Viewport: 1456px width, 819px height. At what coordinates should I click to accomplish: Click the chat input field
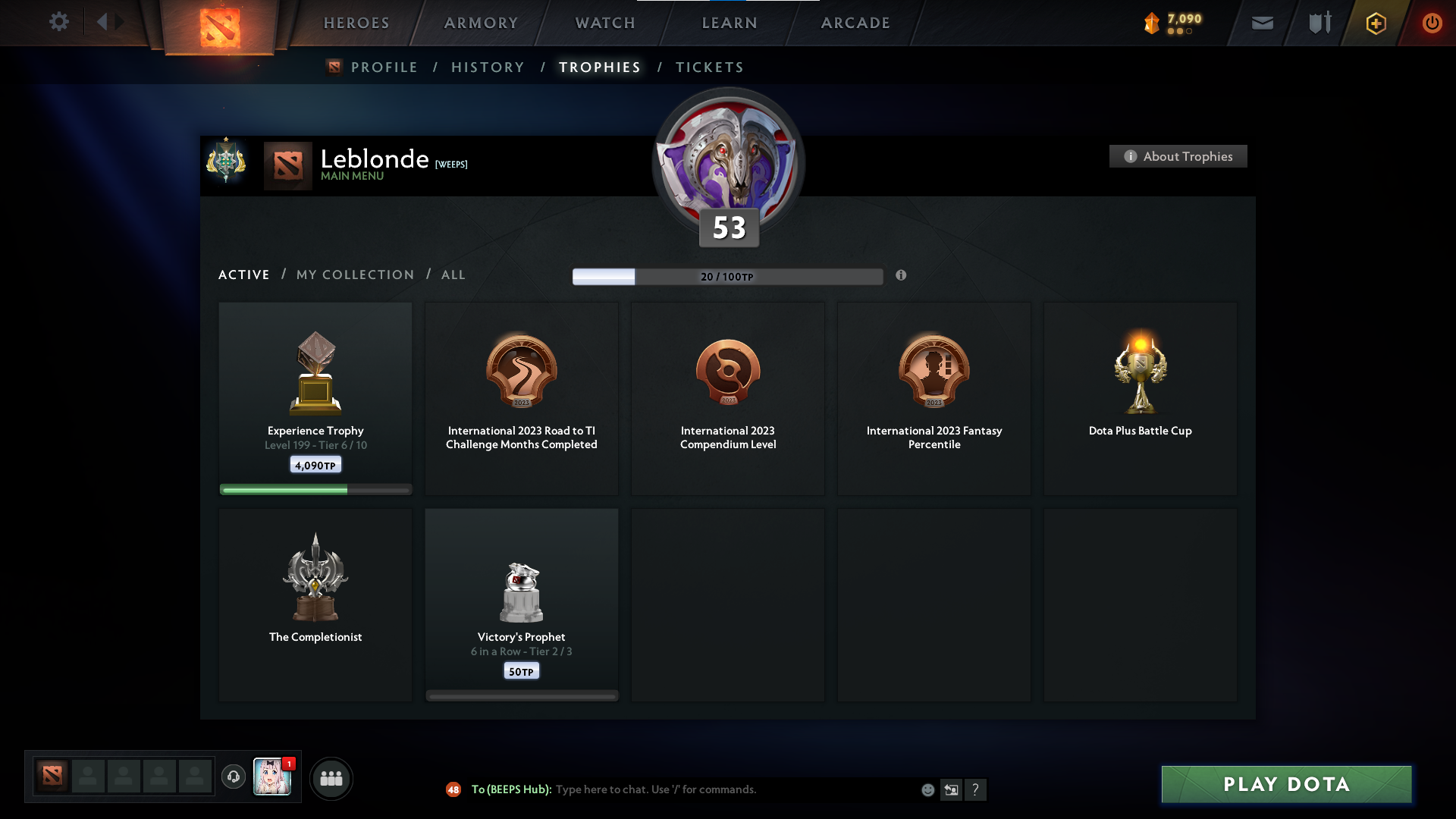point(682,789)
